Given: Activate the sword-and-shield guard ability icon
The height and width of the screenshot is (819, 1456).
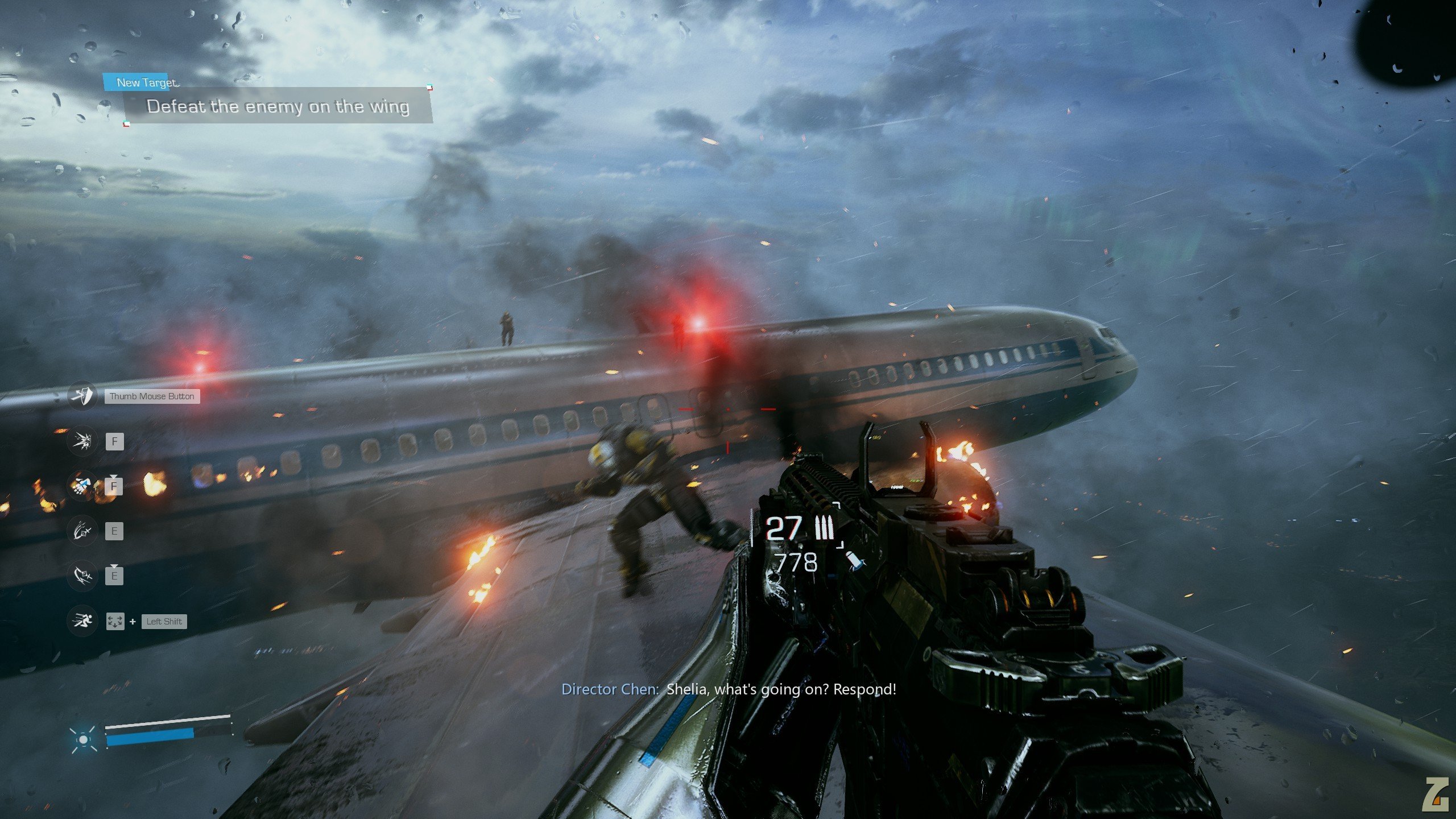Looking at the screenshot, I should point(82,395).
